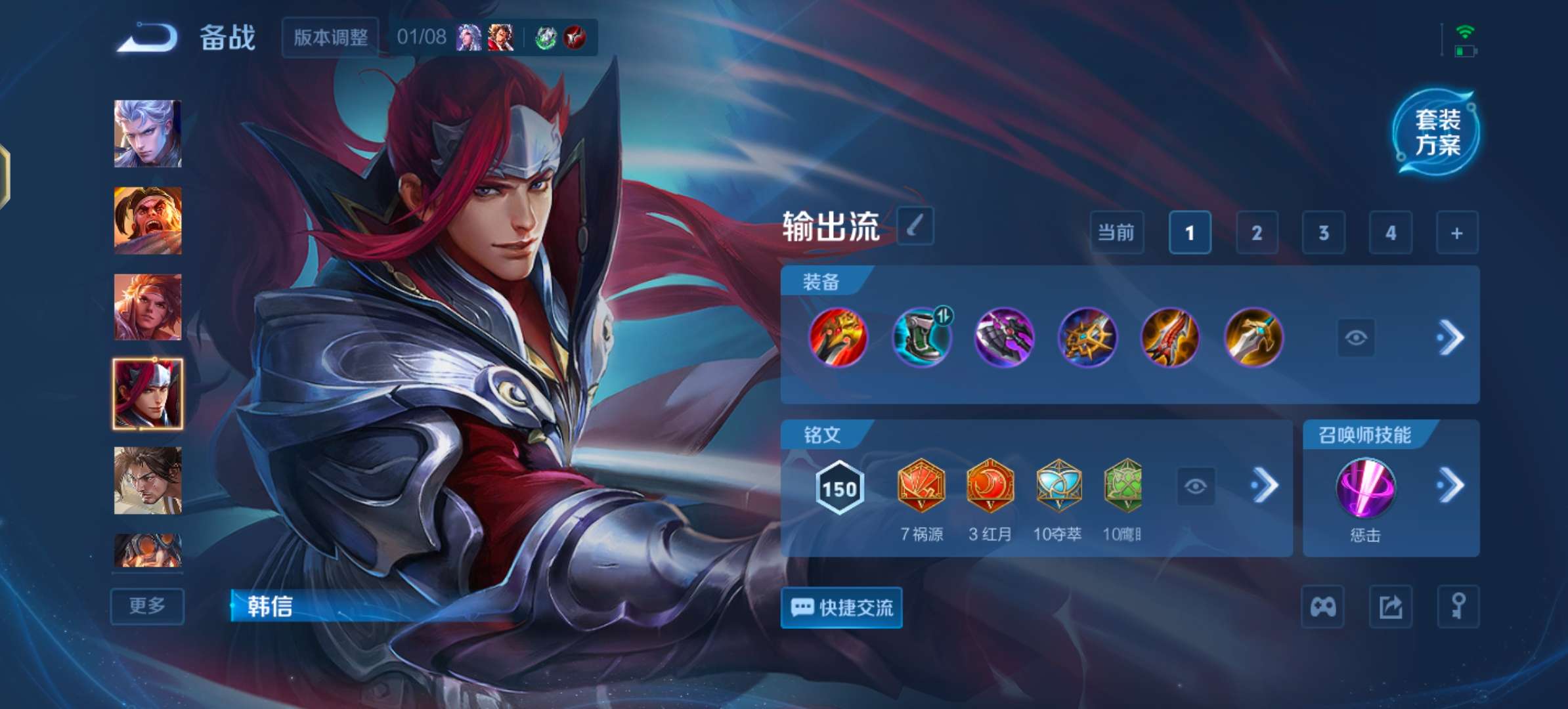This screenshot has height=709, width=1568.
Task: Click the 快捷交流 button
Action: coord(841,607)
